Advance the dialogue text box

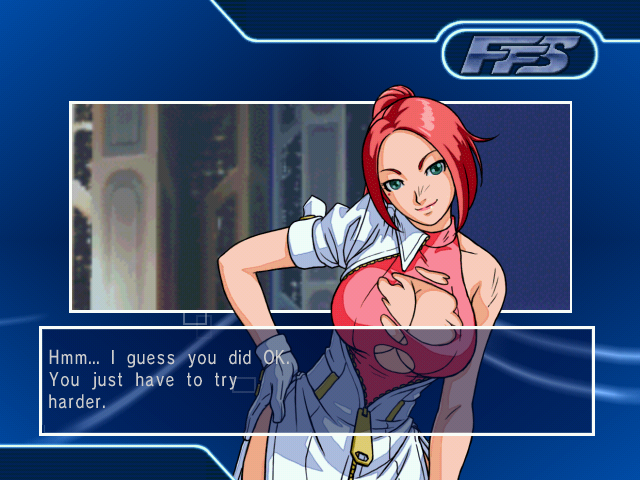(x=316, y=380)
